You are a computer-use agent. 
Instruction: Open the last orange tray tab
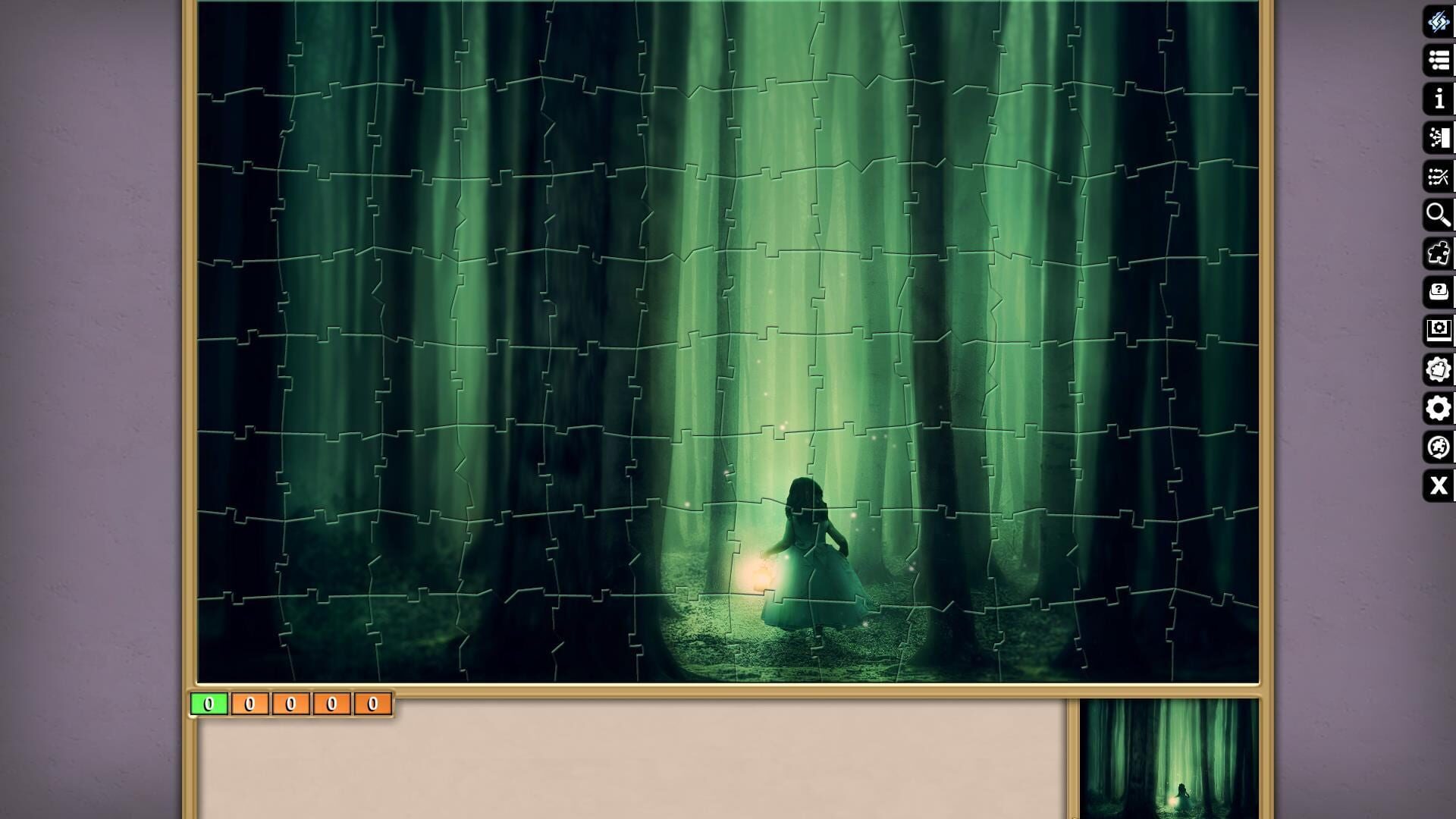coord(371,704)
